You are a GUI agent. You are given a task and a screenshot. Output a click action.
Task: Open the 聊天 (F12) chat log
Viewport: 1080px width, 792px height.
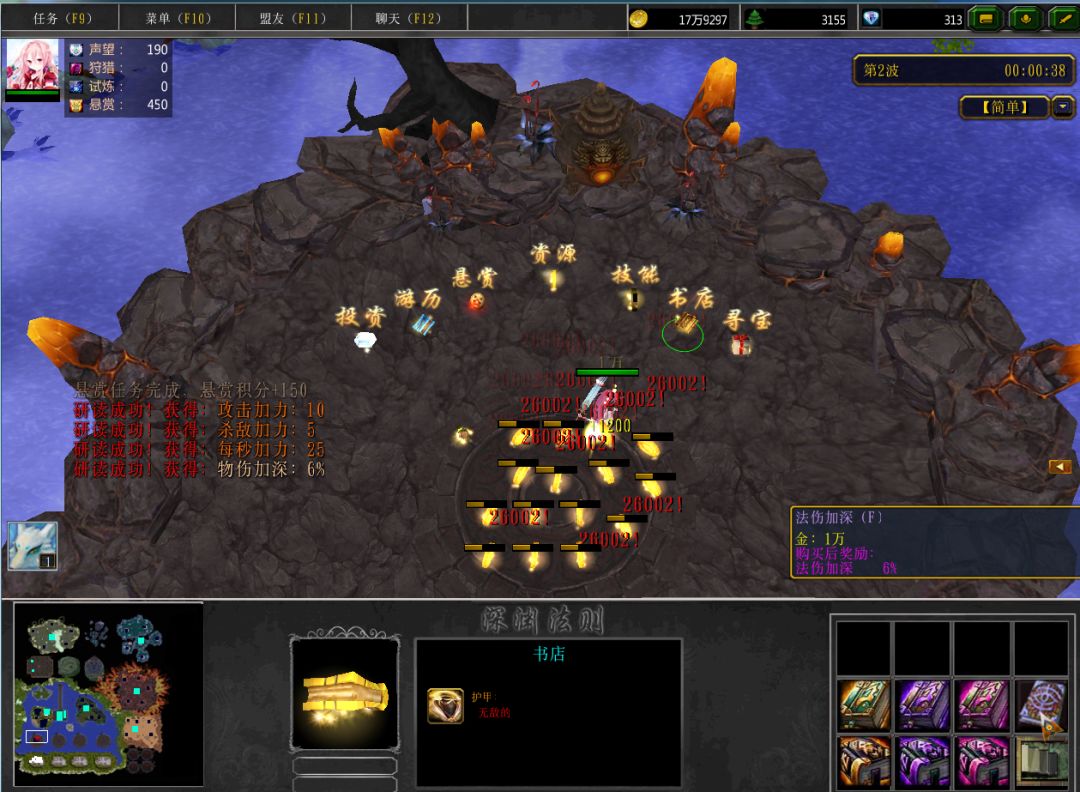tap(408, 18)
